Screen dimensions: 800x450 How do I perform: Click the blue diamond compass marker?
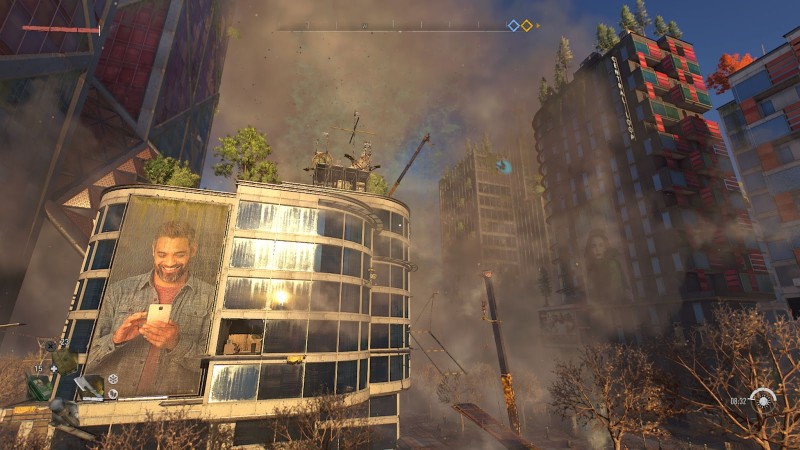click(x=513, y=26)
